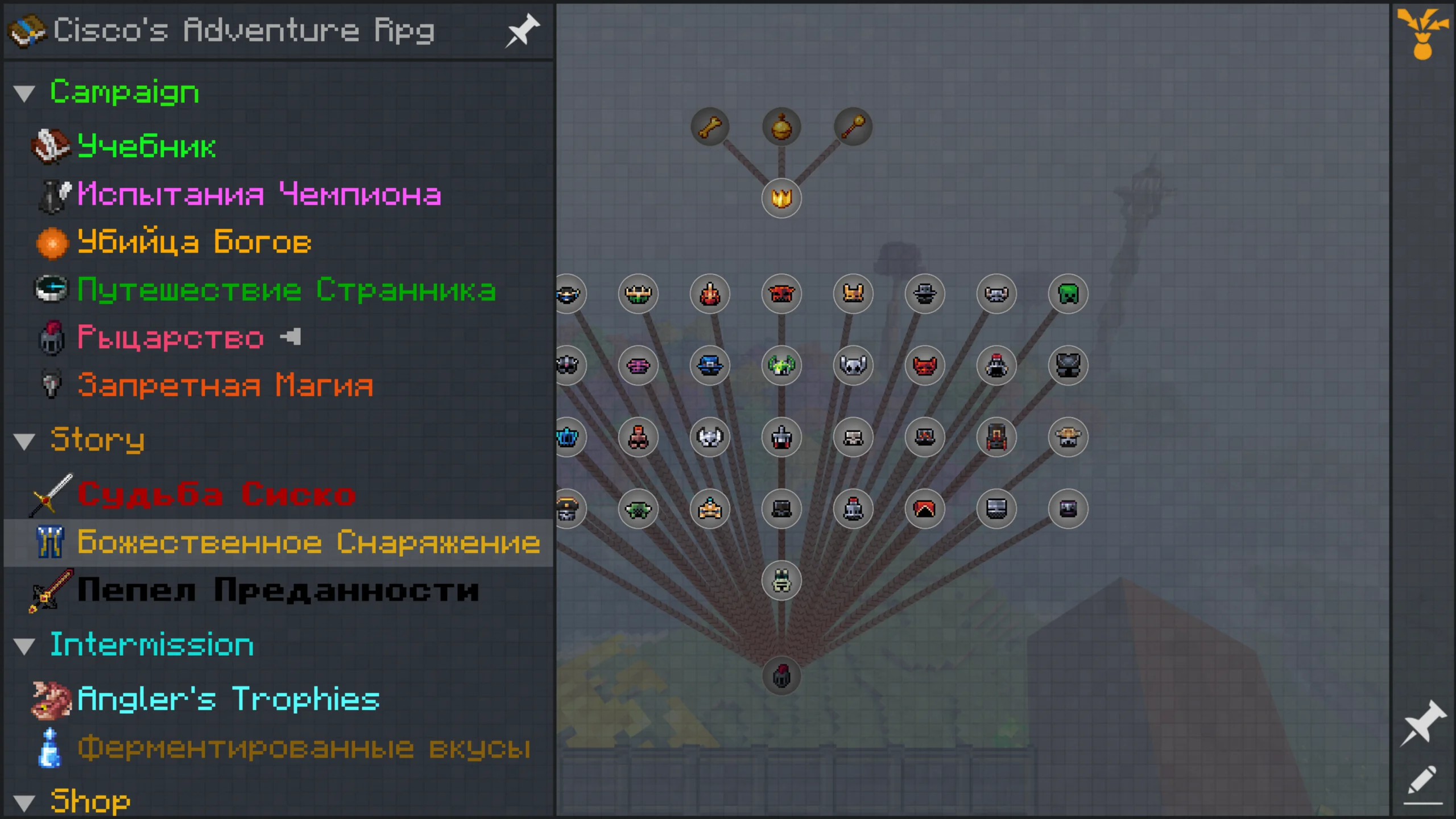The image size is (1456, 819).
Task: Open the Учебник chapter
Action: (146, 147)
